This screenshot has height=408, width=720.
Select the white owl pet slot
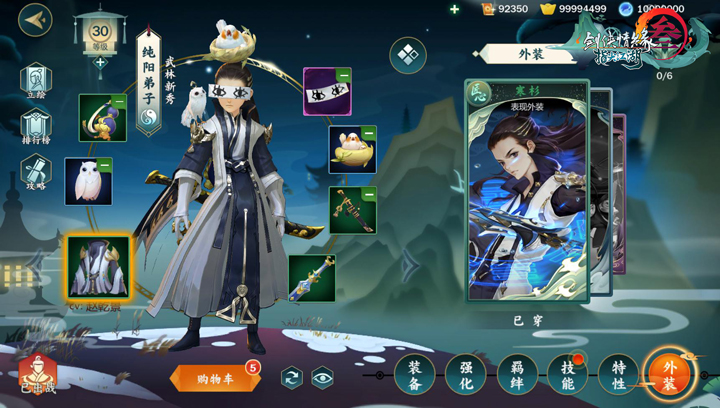88,181
